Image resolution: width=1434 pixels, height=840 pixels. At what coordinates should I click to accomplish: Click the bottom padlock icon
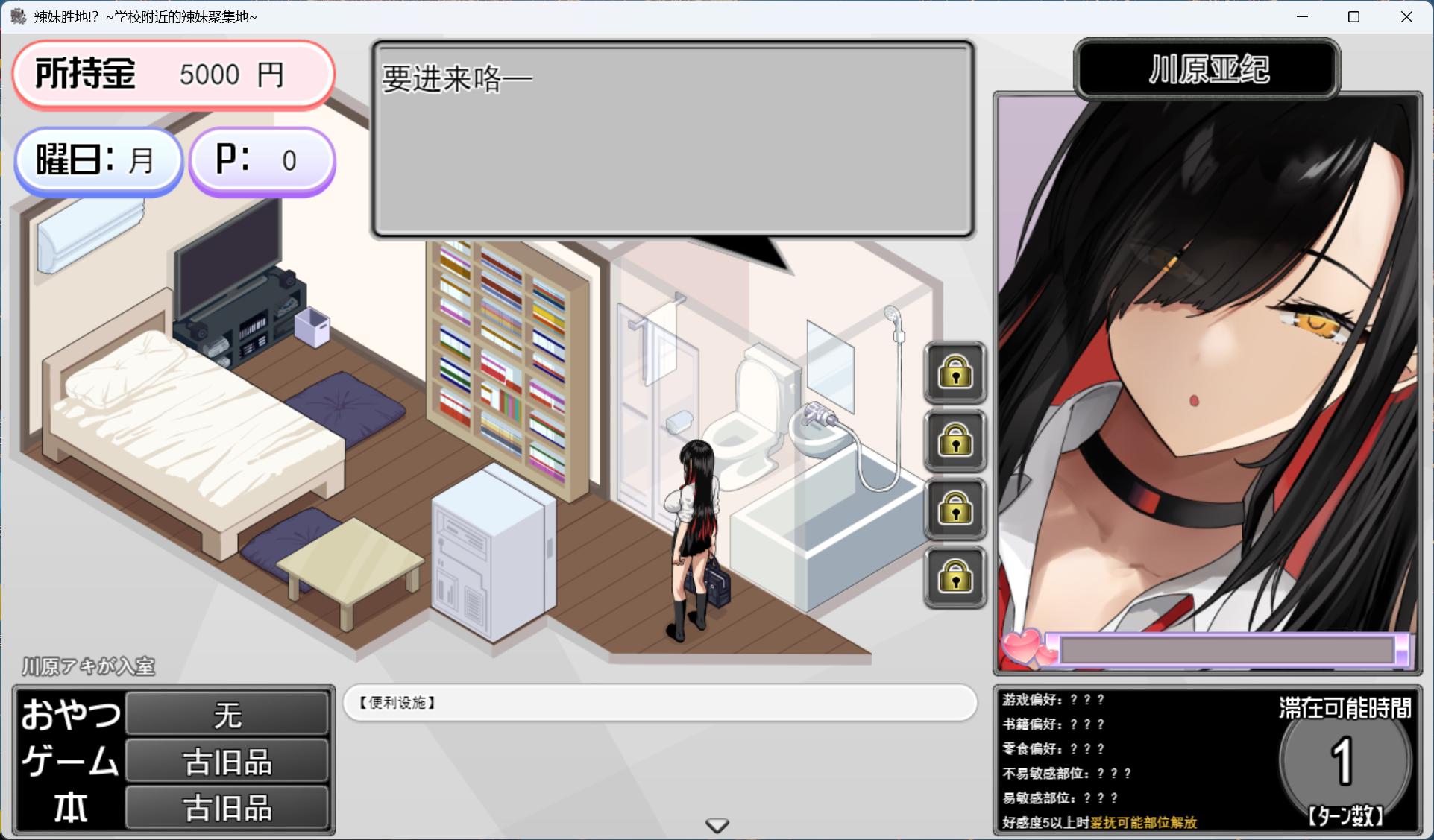955,578
